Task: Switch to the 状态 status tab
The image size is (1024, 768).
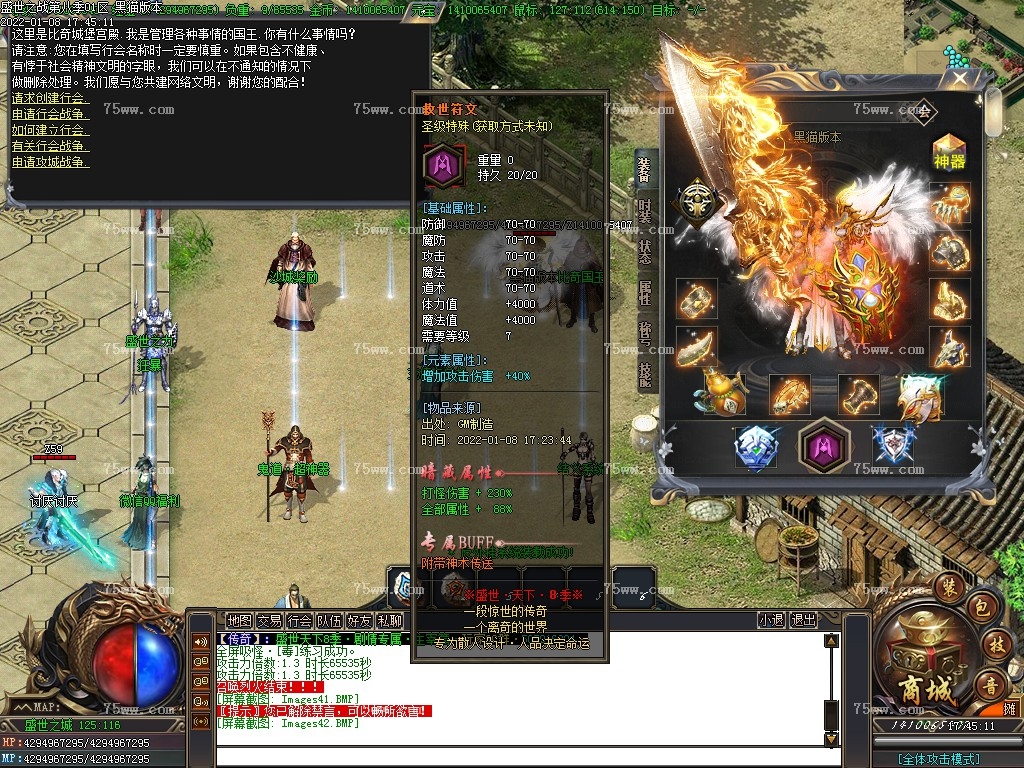Action: pos(645,252)
